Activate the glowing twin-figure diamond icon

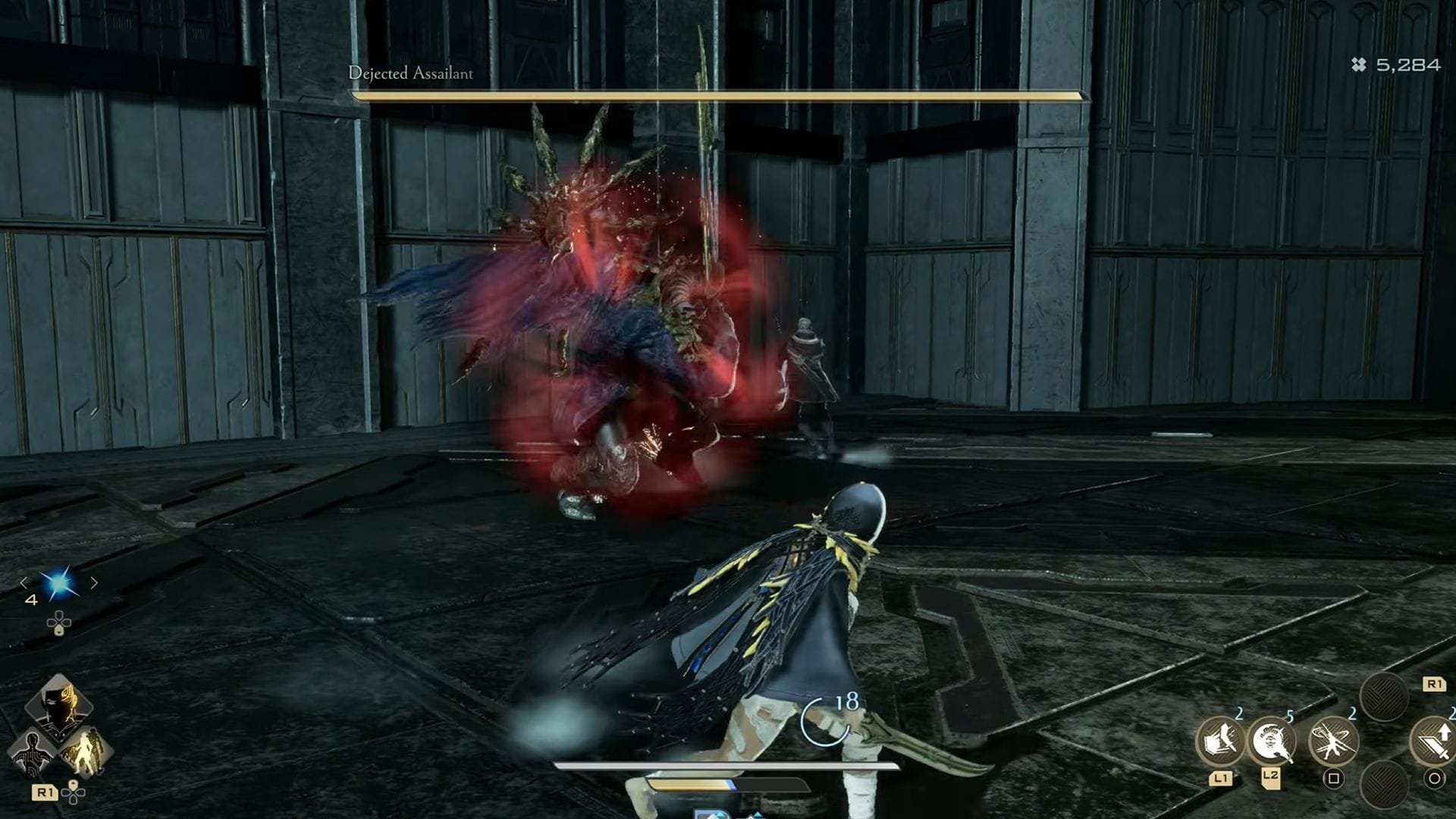point(85,751)
